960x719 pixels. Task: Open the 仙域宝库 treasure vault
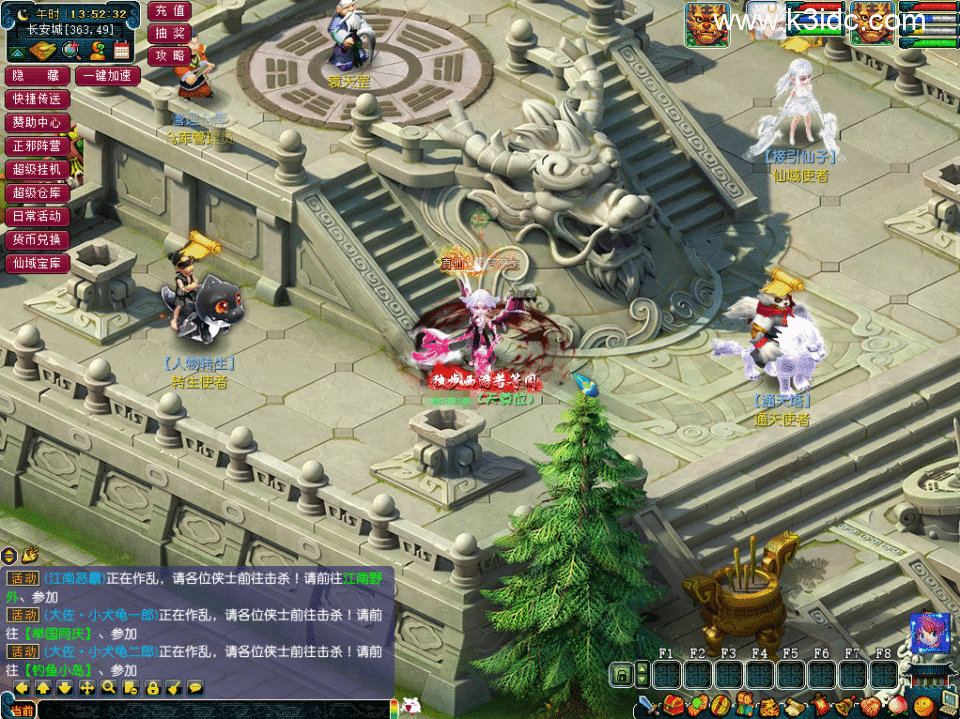click(37, 264)
